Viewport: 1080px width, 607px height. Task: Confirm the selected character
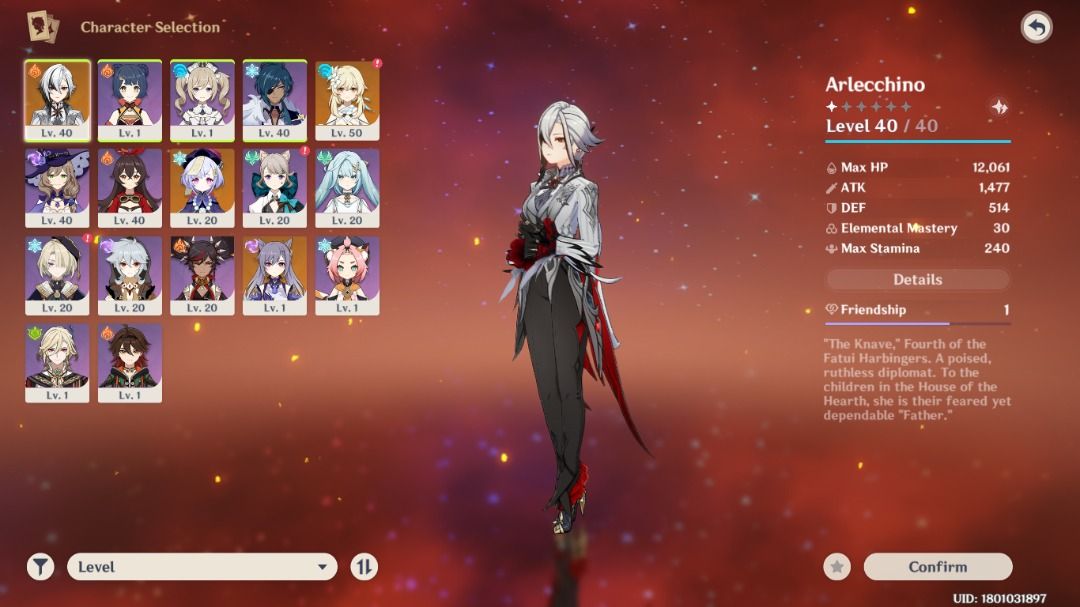tap(937, 567)
